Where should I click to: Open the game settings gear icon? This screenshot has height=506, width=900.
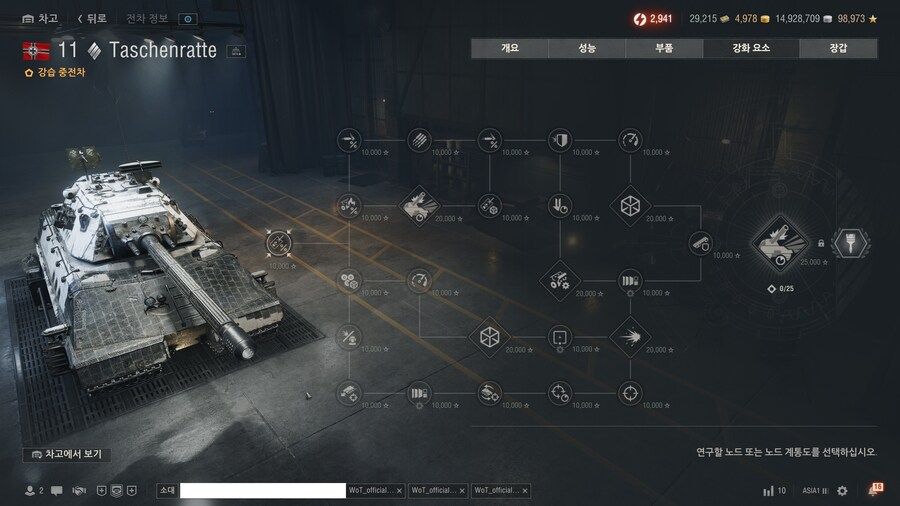(x=842, y=491)
